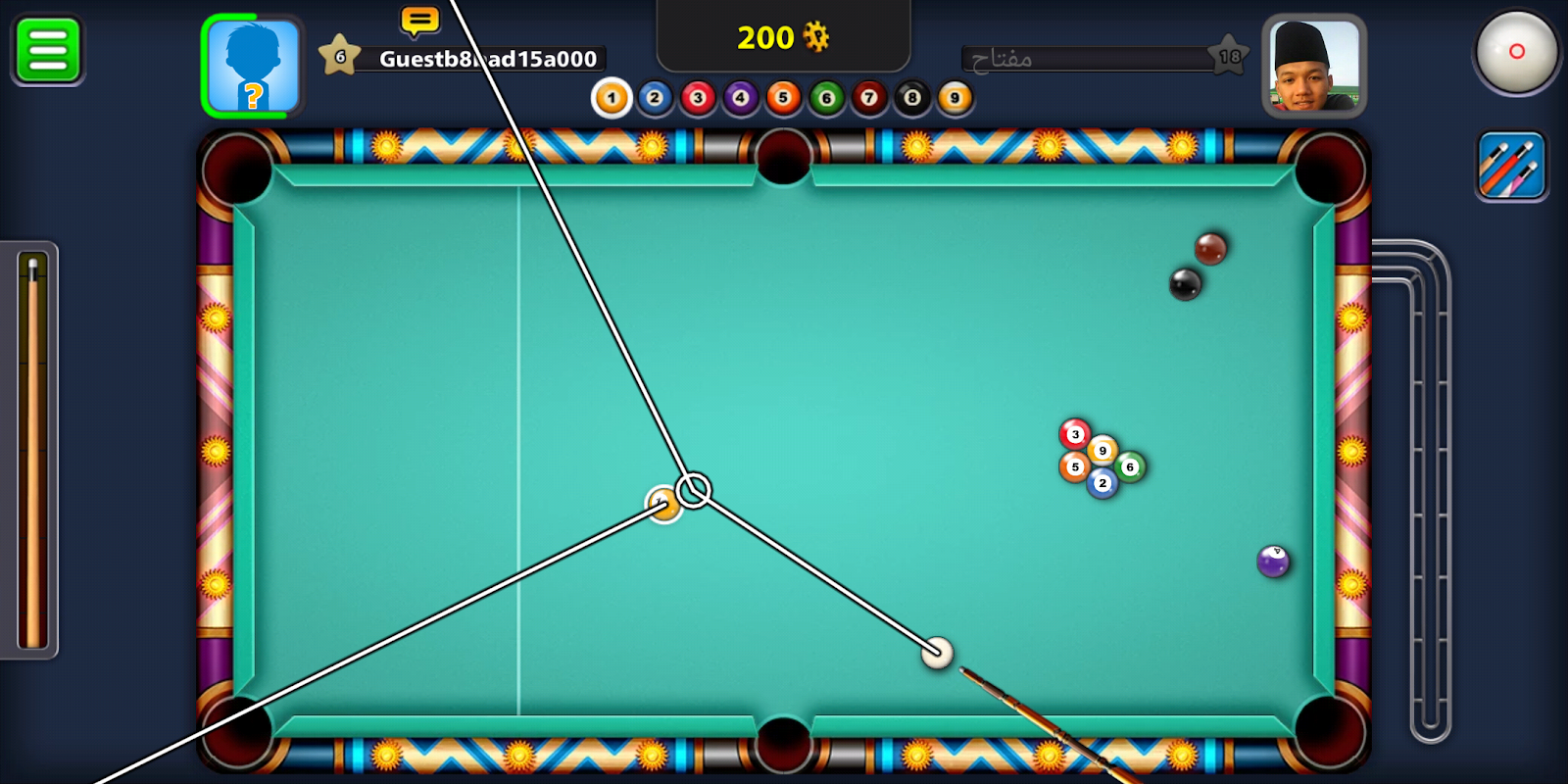Screen dimensions: 1568x784
Task: Open the cue ball spin control
Action: coord(1516,54)
